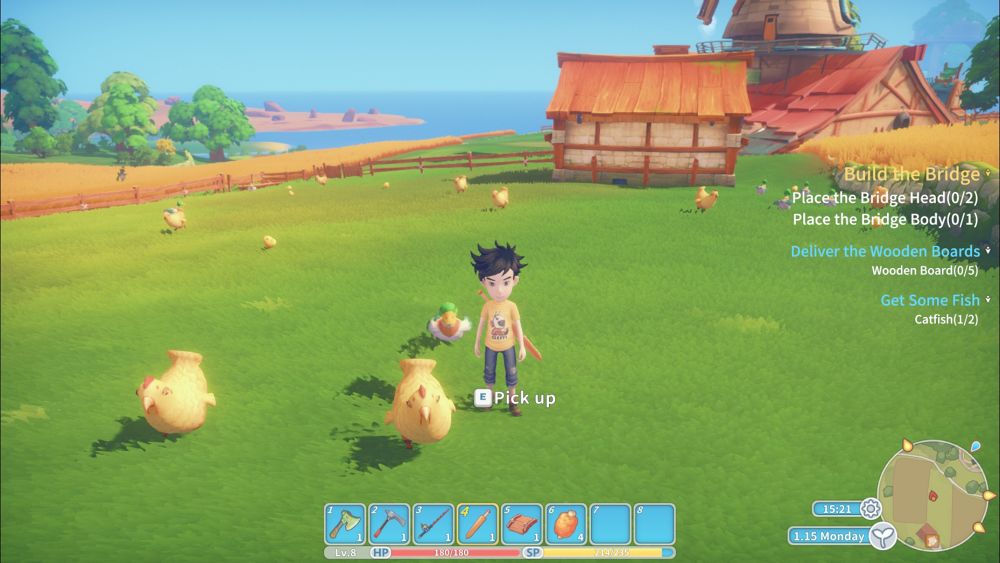The image size is (1000, 563).
Task: Pick the item in hotbar slot 5
Action: coord(521,523)
